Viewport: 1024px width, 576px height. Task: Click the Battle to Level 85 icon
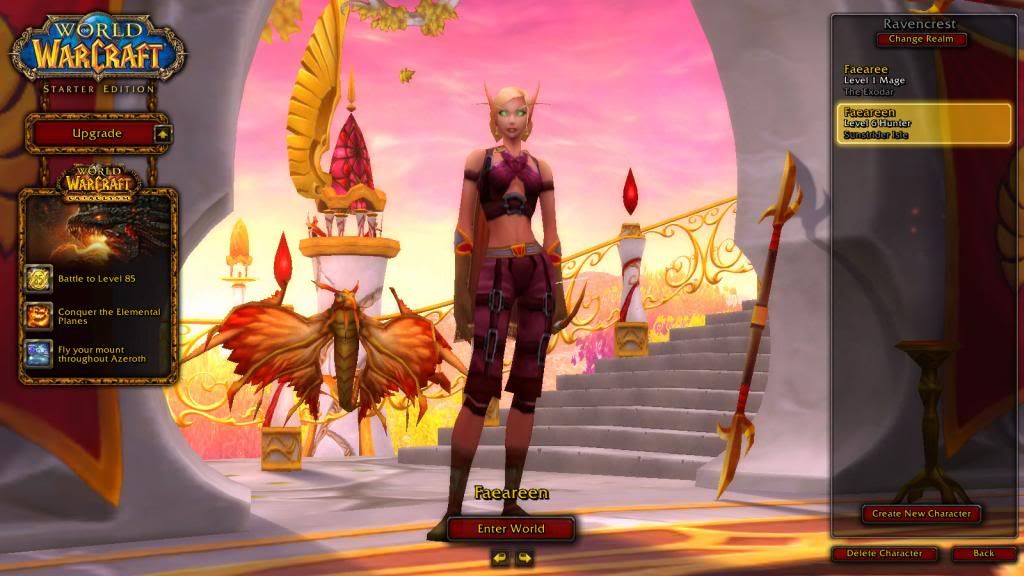pos(39,278)
